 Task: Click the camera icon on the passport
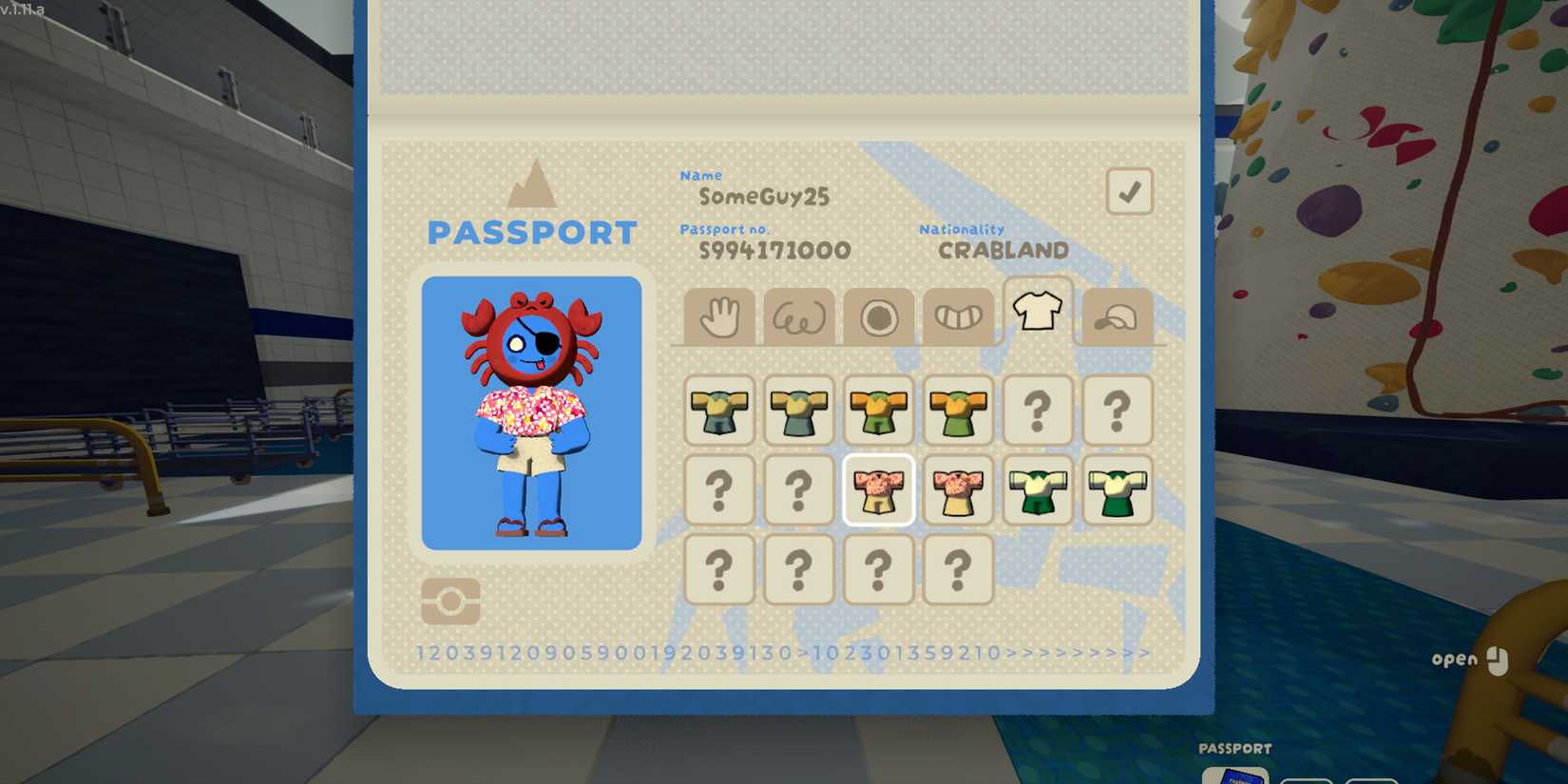click(449, 602)
